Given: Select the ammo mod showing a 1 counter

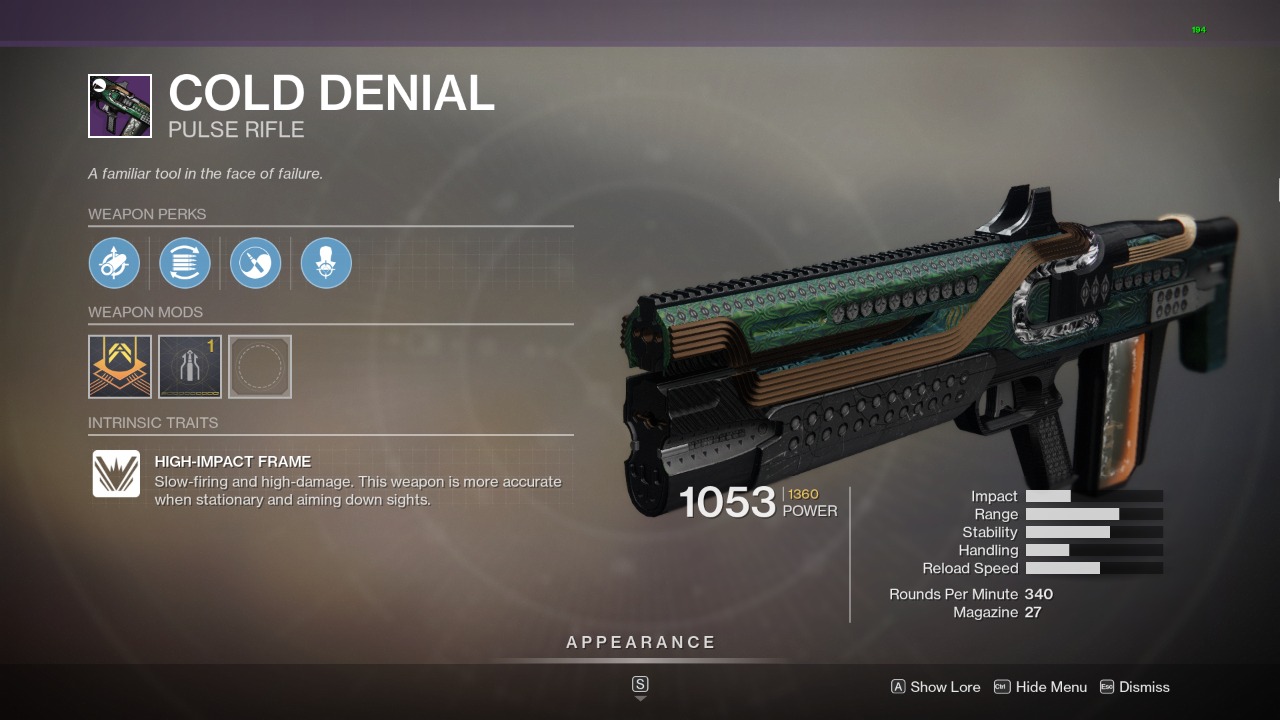Looking at the screenshot, I should pyautogui.click(x=189, y=366).
